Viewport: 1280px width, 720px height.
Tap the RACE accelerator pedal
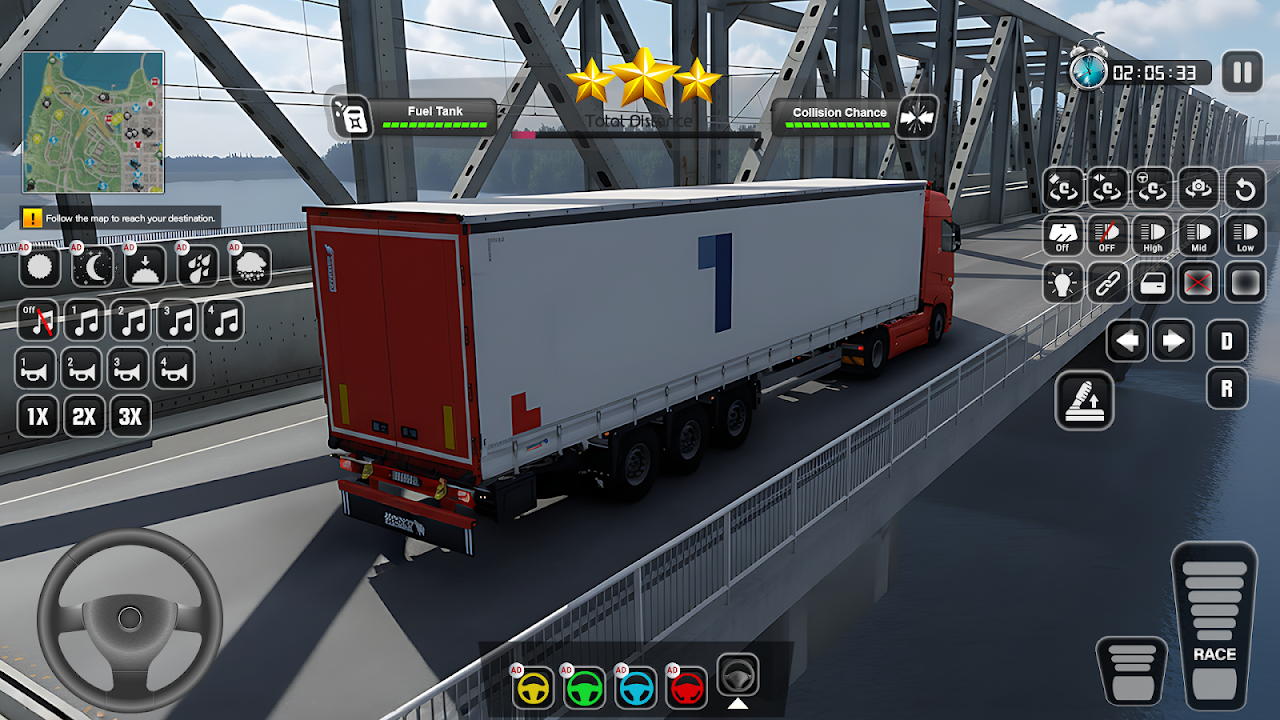coord(1214,625)
